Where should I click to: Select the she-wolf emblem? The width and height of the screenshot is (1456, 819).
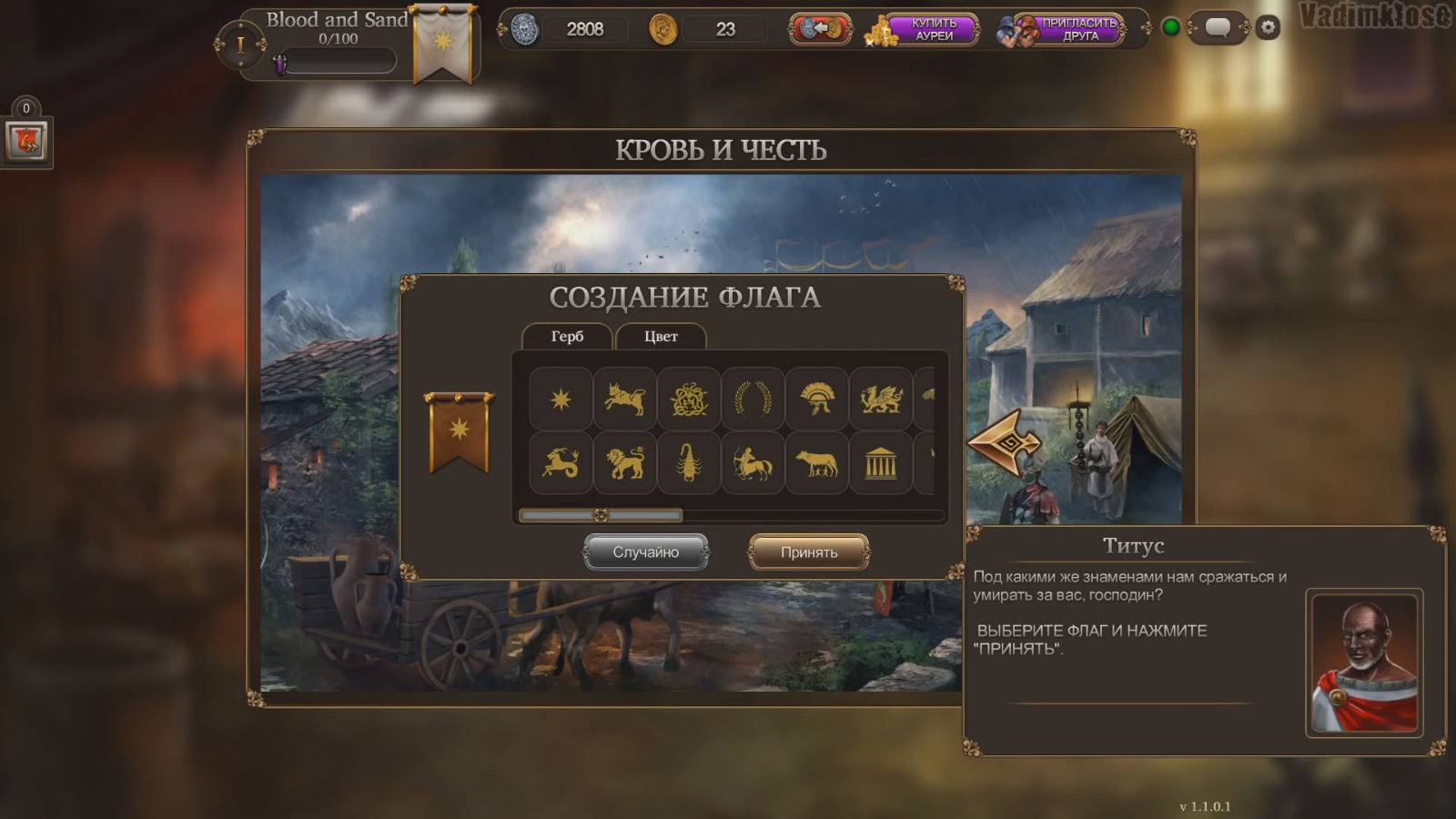tap(817, 463)
